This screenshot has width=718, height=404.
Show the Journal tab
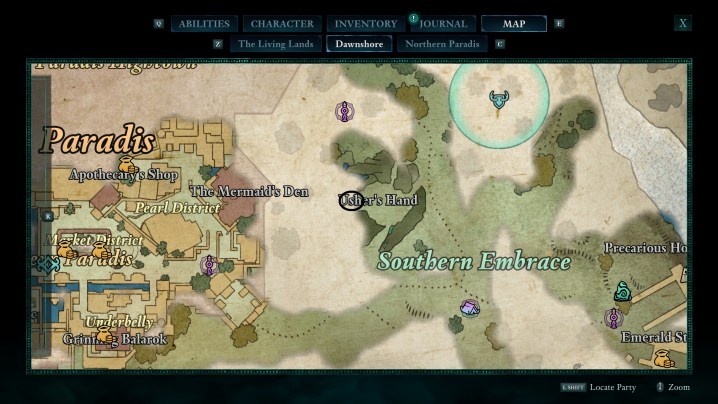[441, 24]
